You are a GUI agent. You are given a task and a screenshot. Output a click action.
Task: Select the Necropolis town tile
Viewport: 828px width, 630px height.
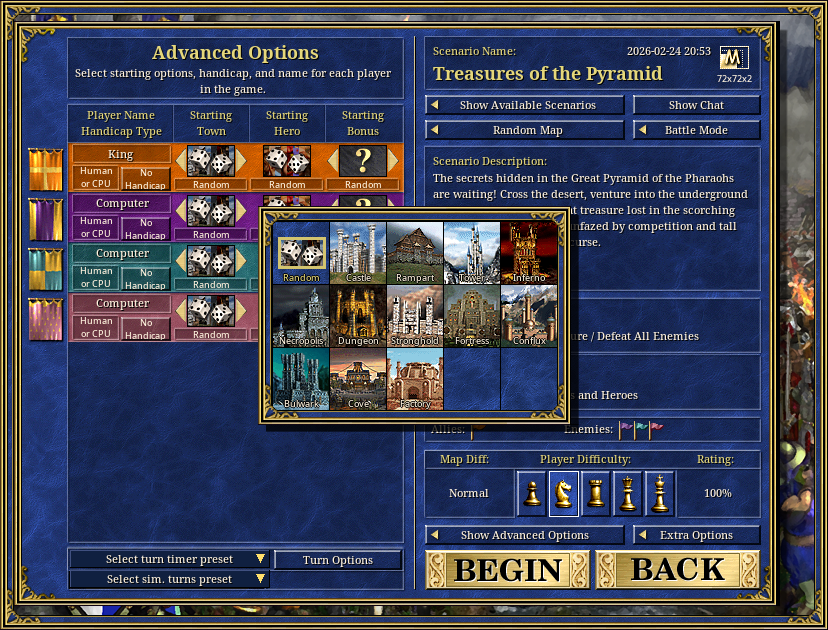[301, 316]
